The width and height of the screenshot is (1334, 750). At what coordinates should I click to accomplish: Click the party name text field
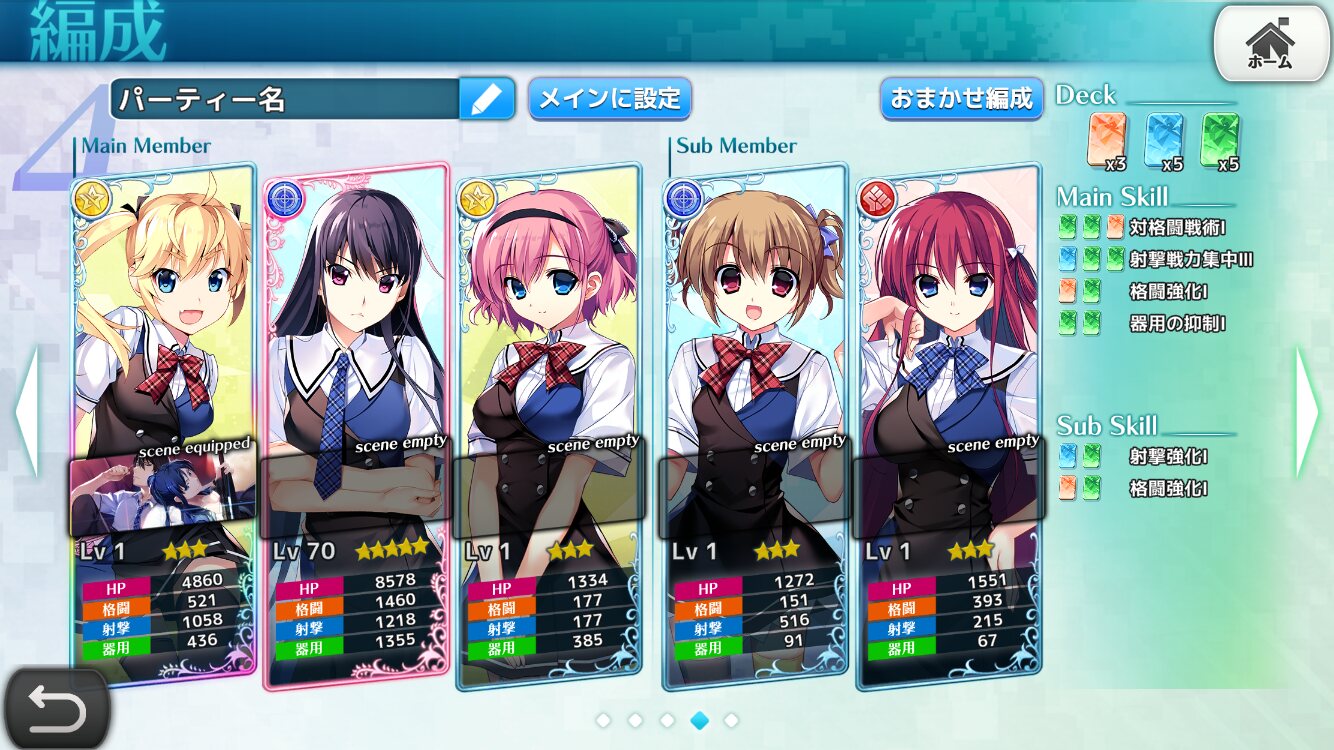(x=285, y=99)
